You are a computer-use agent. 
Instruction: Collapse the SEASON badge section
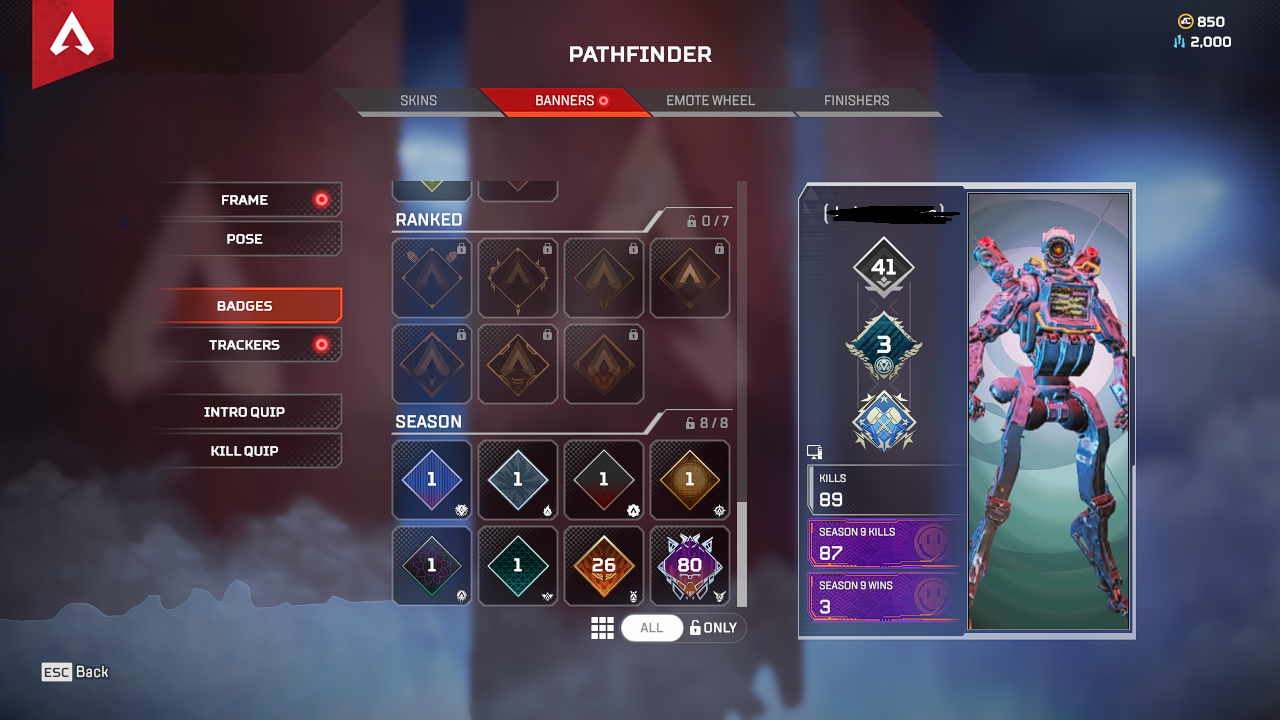coord(430,421)
